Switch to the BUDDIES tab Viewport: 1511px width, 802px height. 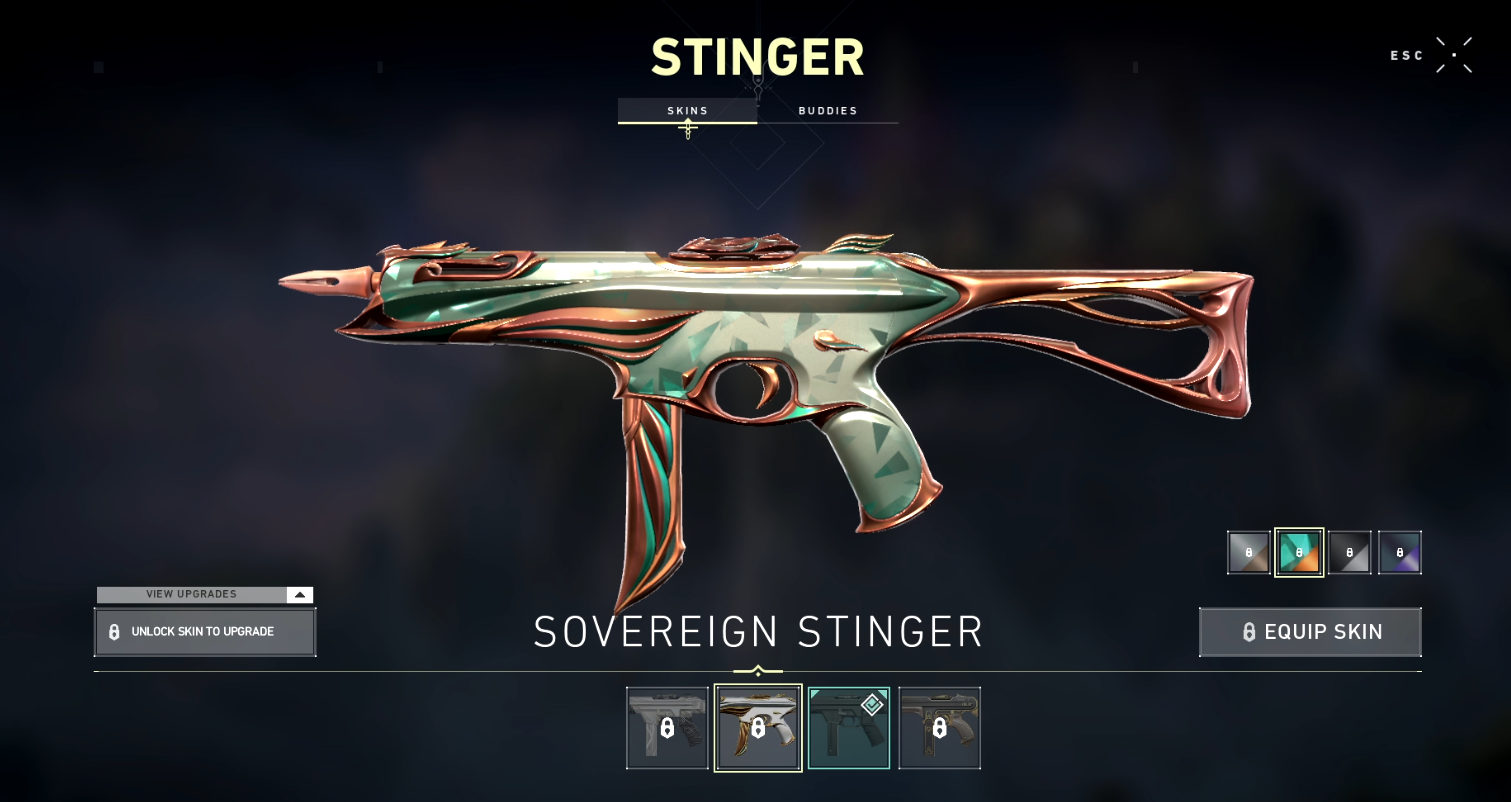(x=828, y=111)
